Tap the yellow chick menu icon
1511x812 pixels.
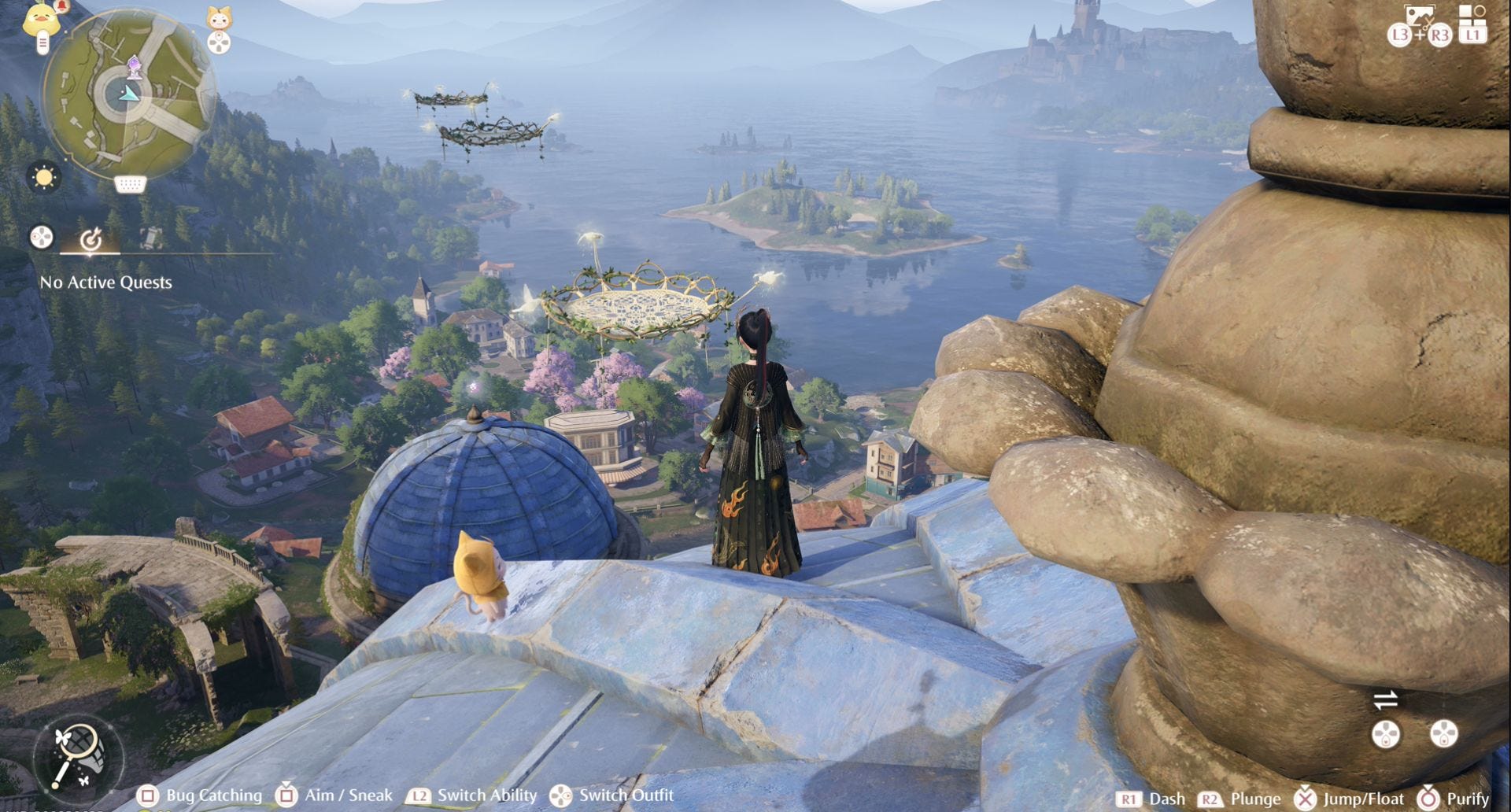point(42,19)
